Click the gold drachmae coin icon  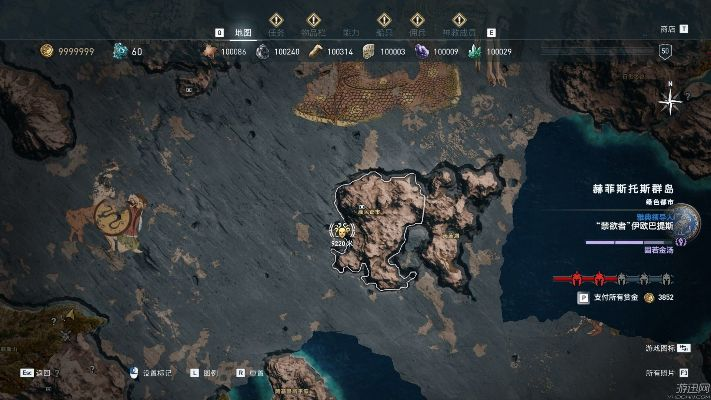(x=46, y=51)
